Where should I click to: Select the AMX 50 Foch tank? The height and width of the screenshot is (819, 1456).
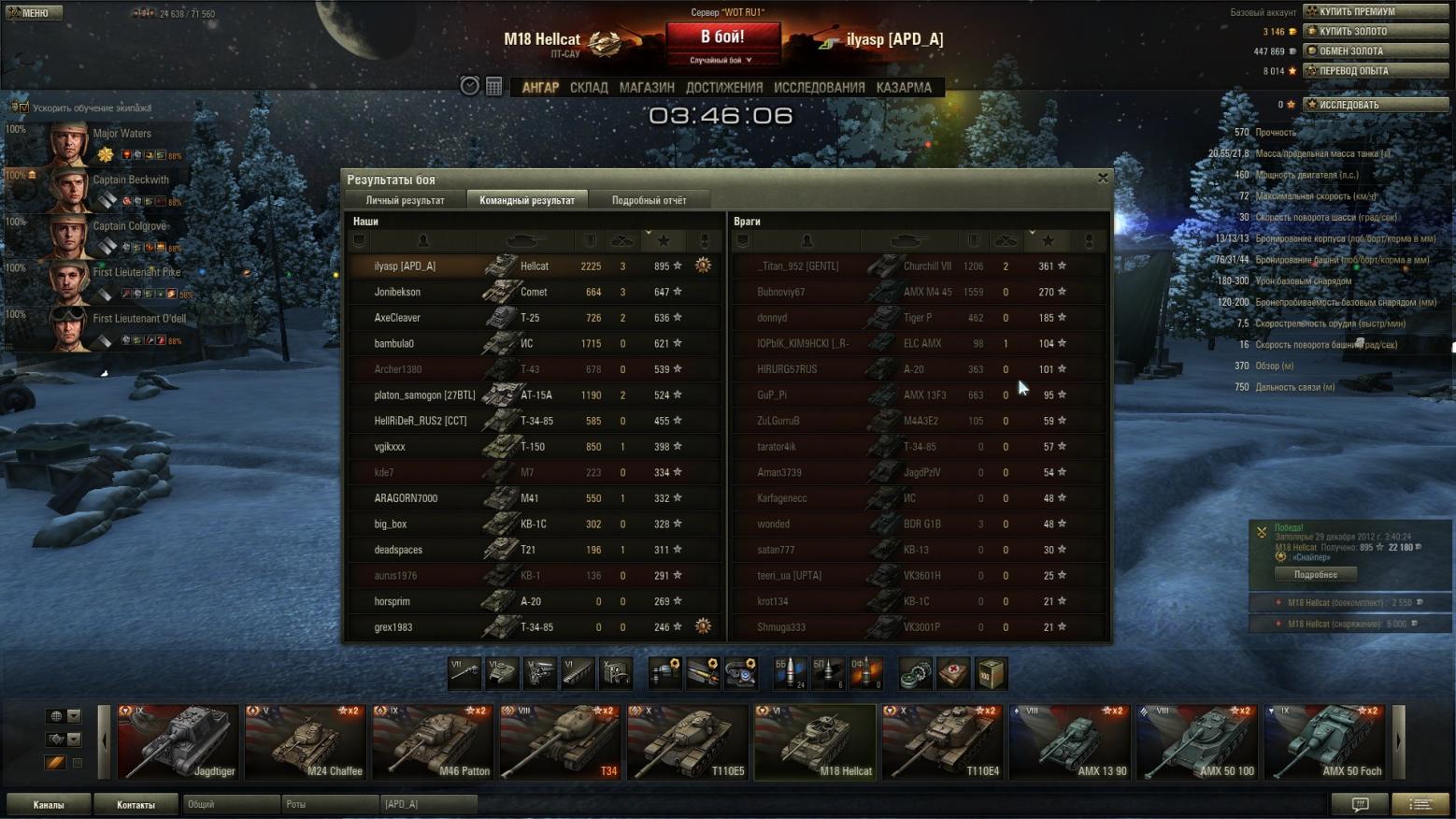click(1324, 742)
